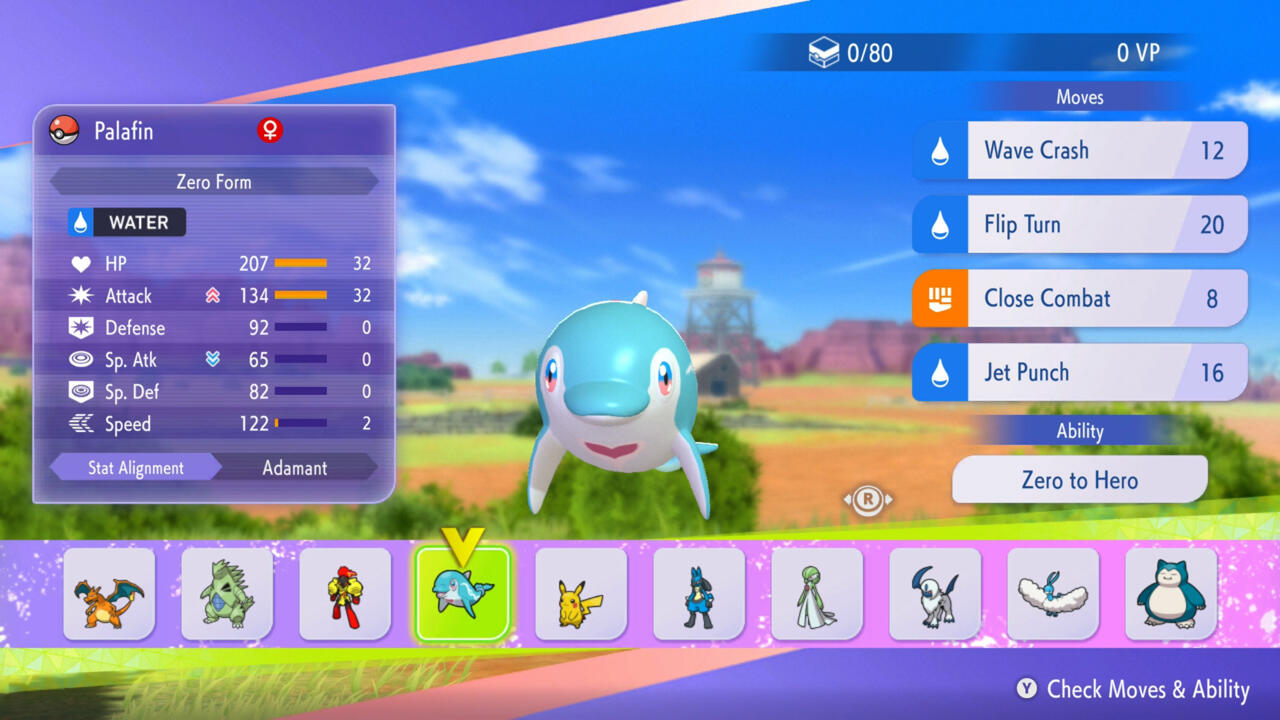The height and width of the screenshot is (720, 1280).
Task: Select Charizard in the party bar
Action: click(109, 594)
